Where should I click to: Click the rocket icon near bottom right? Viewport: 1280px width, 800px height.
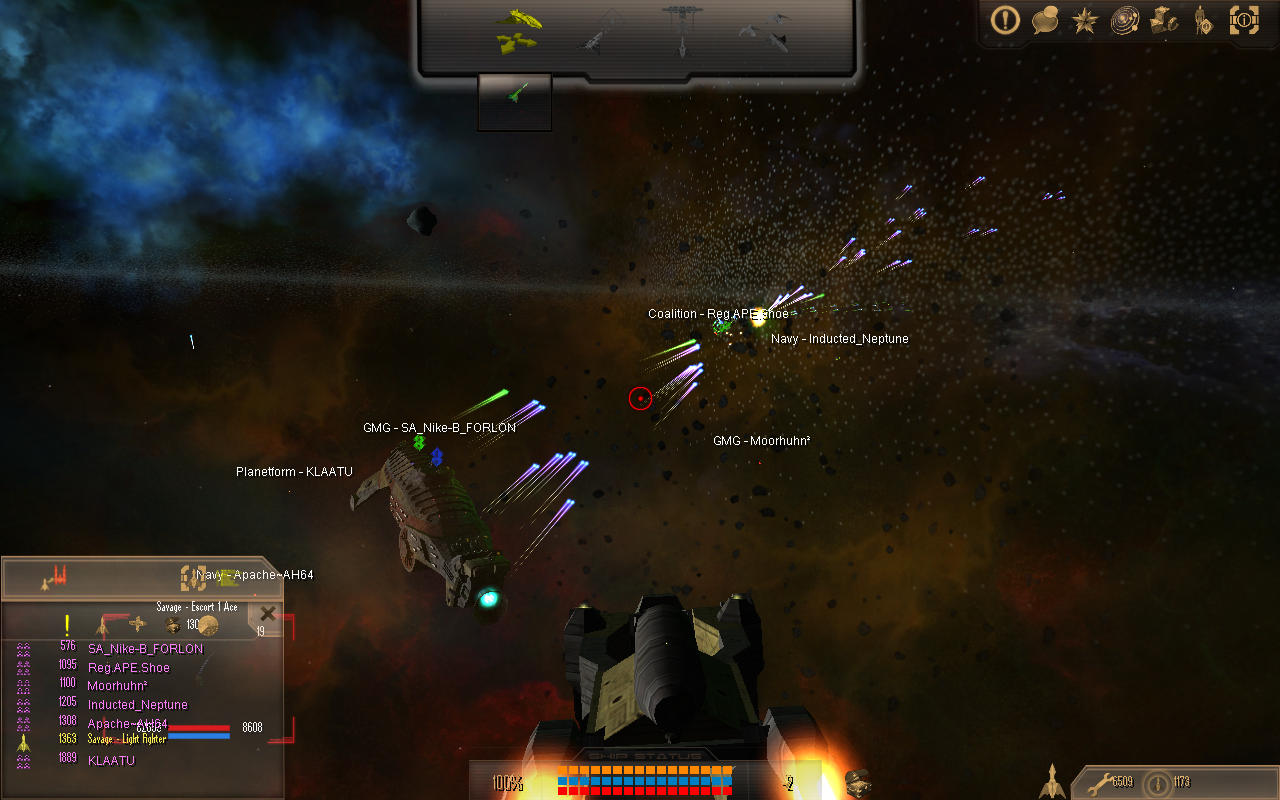[x=1053, y=780]
